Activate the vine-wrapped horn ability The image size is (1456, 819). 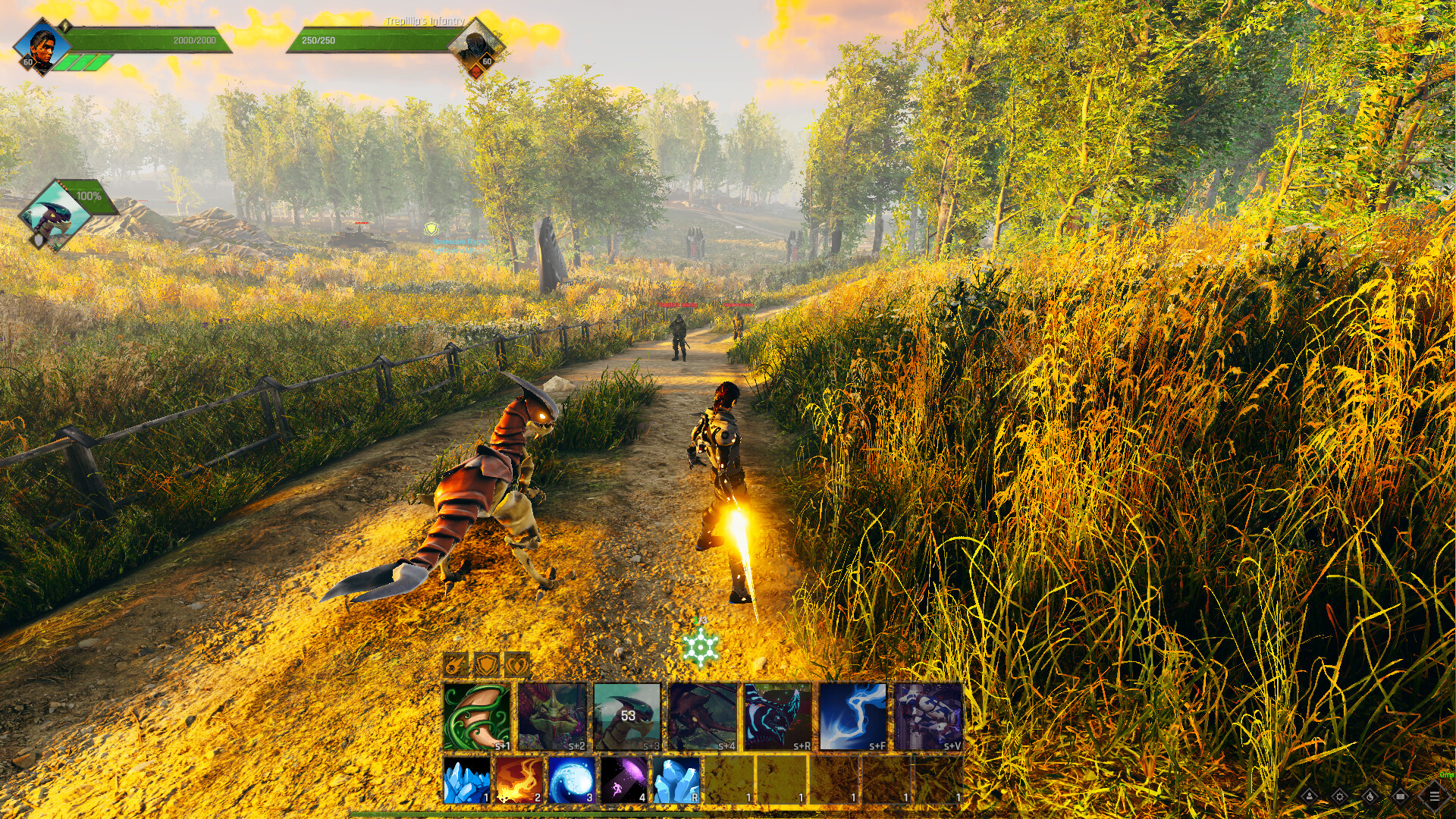(x=476, y=717)
